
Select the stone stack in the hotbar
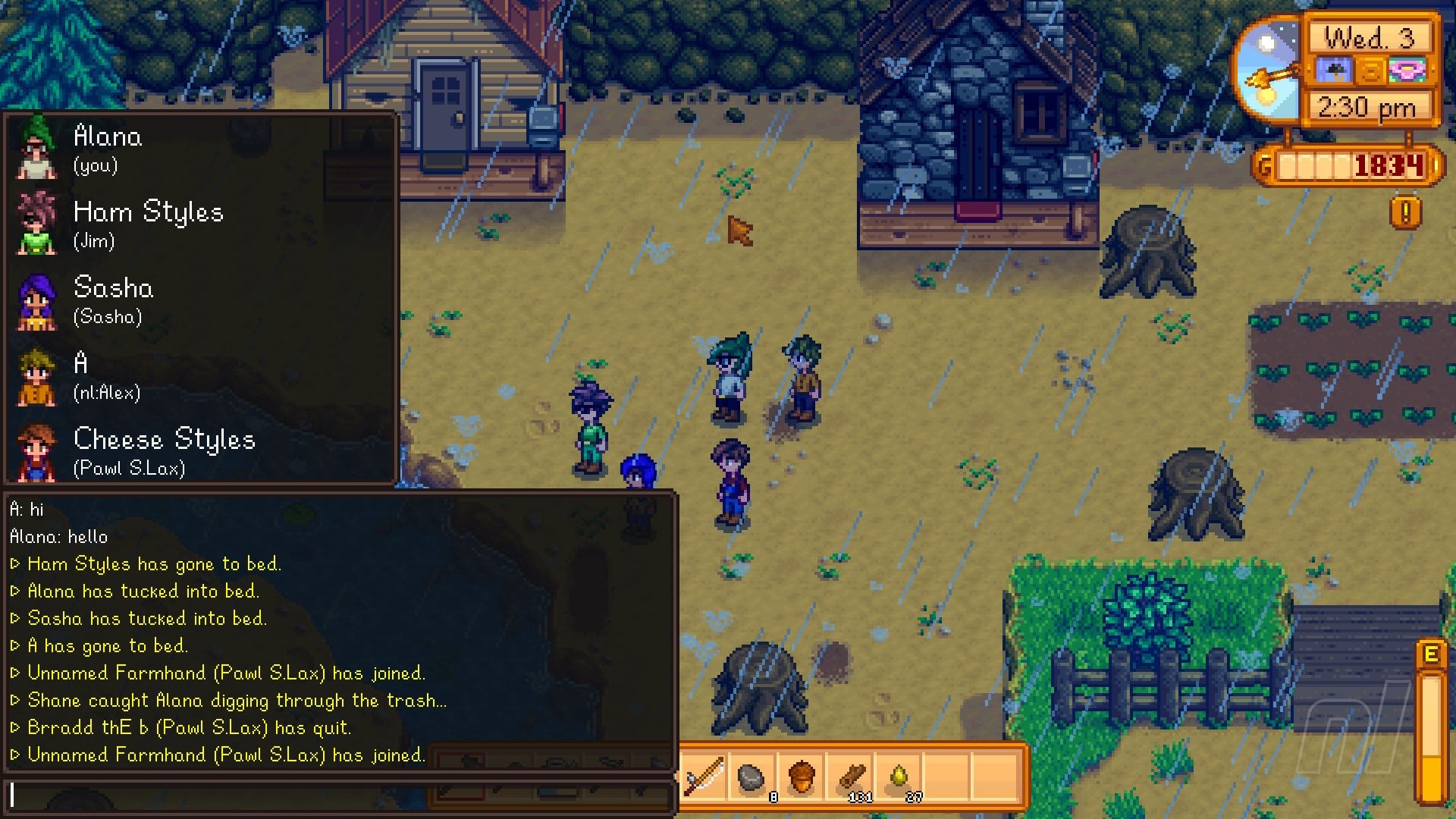(x=752, y=777)
